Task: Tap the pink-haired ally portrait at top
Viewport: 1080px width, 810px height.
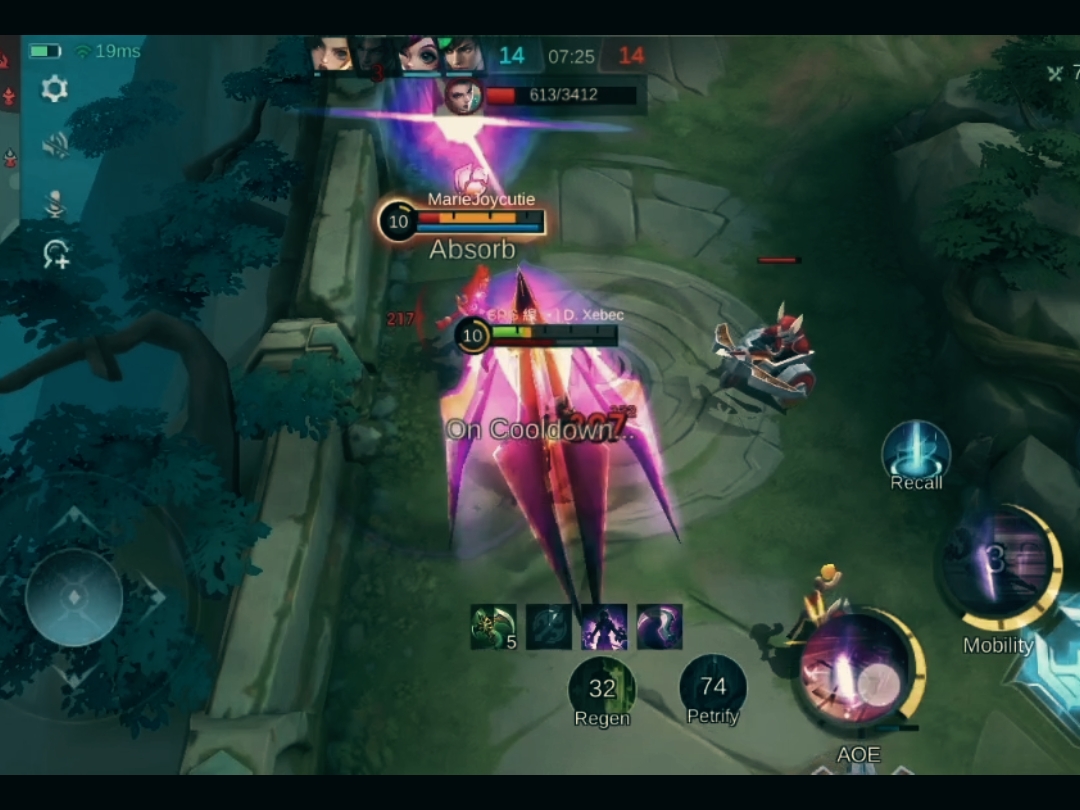Action: [x=419, y=55]
